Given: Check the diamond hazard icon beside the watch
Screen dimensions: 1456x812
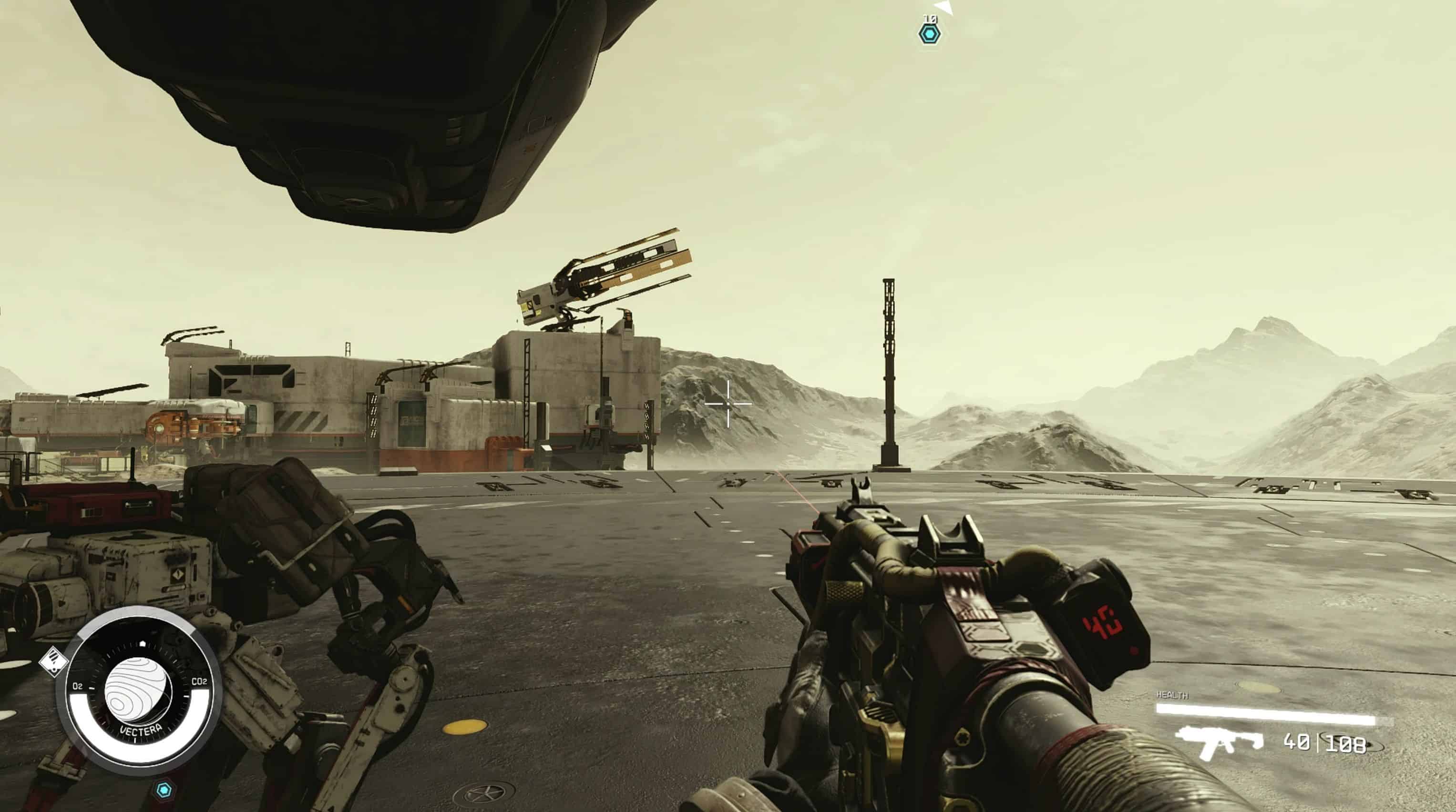Looking at the screenshot, I should pos(53,661).
